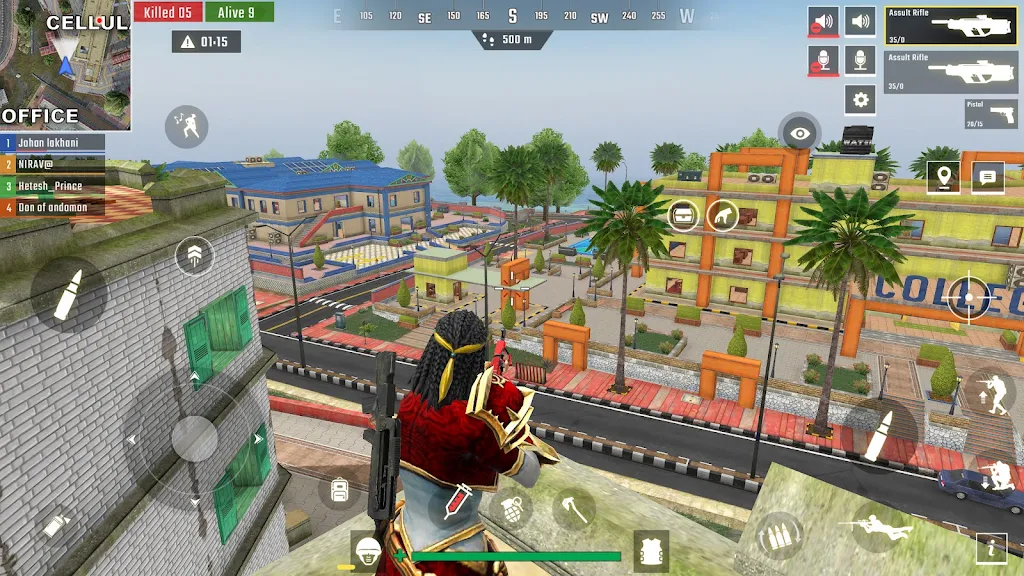Viewport: 1024px width, 576px height.
Task: Equip the axe melee weapon
Action: (573, 507)
